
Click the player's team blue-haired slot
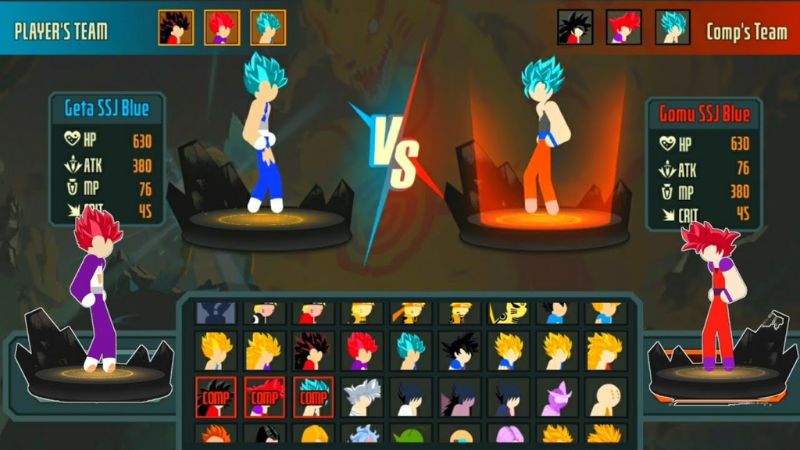tap(267, 27)
